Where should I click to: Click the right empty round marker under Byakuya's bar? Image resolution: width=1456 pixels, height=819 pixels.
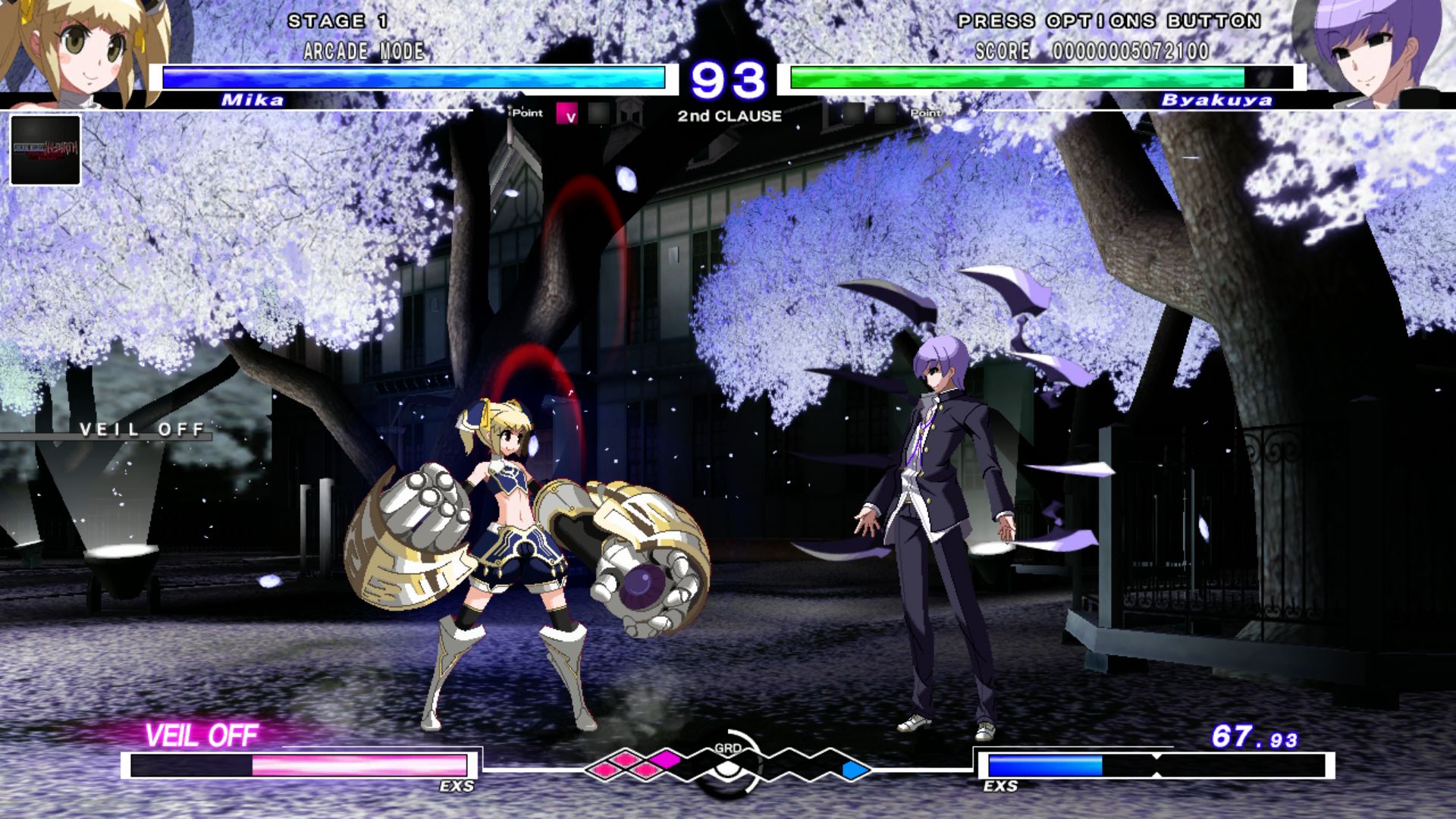886,114
